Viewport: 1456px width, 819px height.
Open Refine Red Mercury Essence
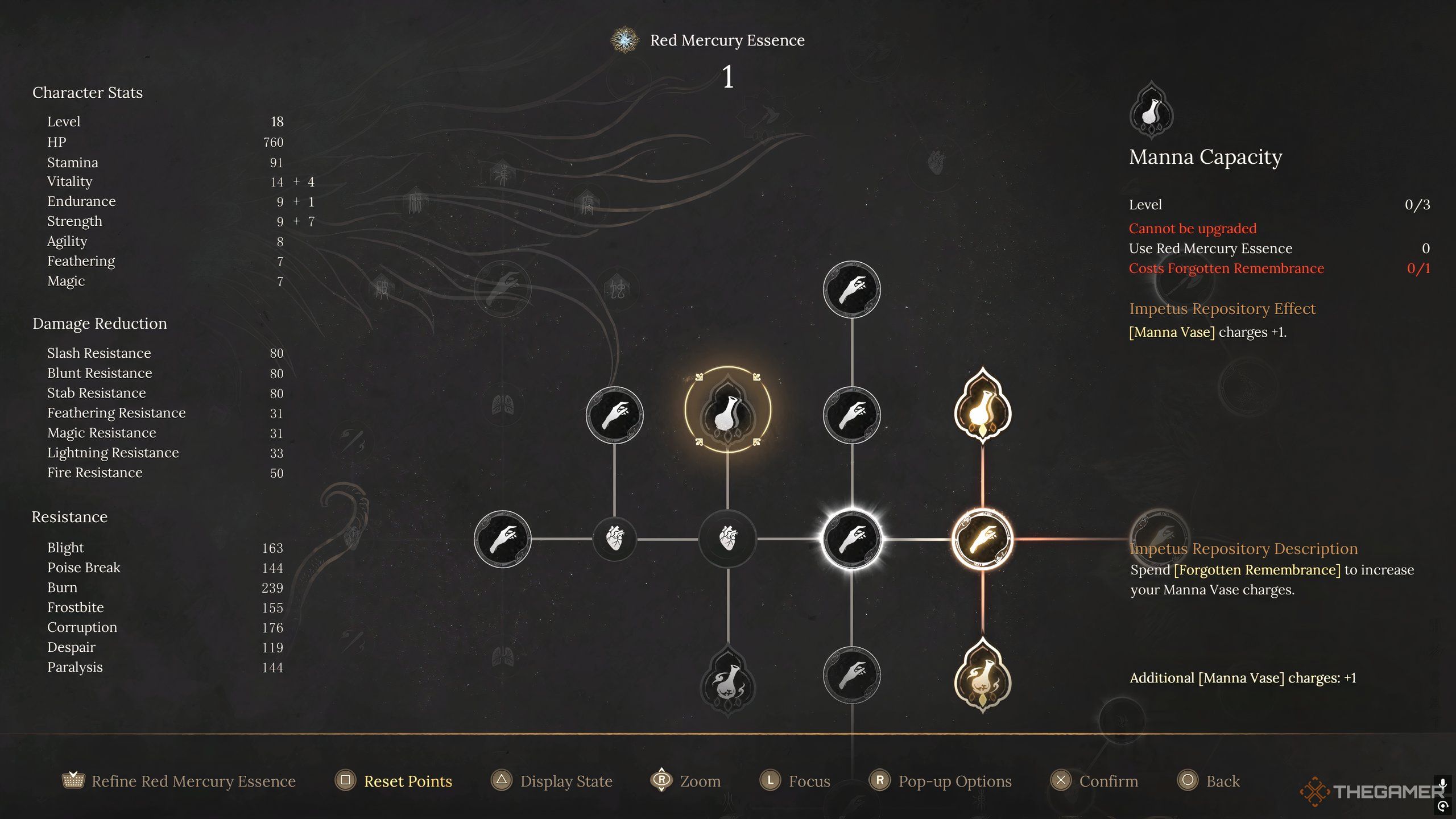[x=193, y=781]
